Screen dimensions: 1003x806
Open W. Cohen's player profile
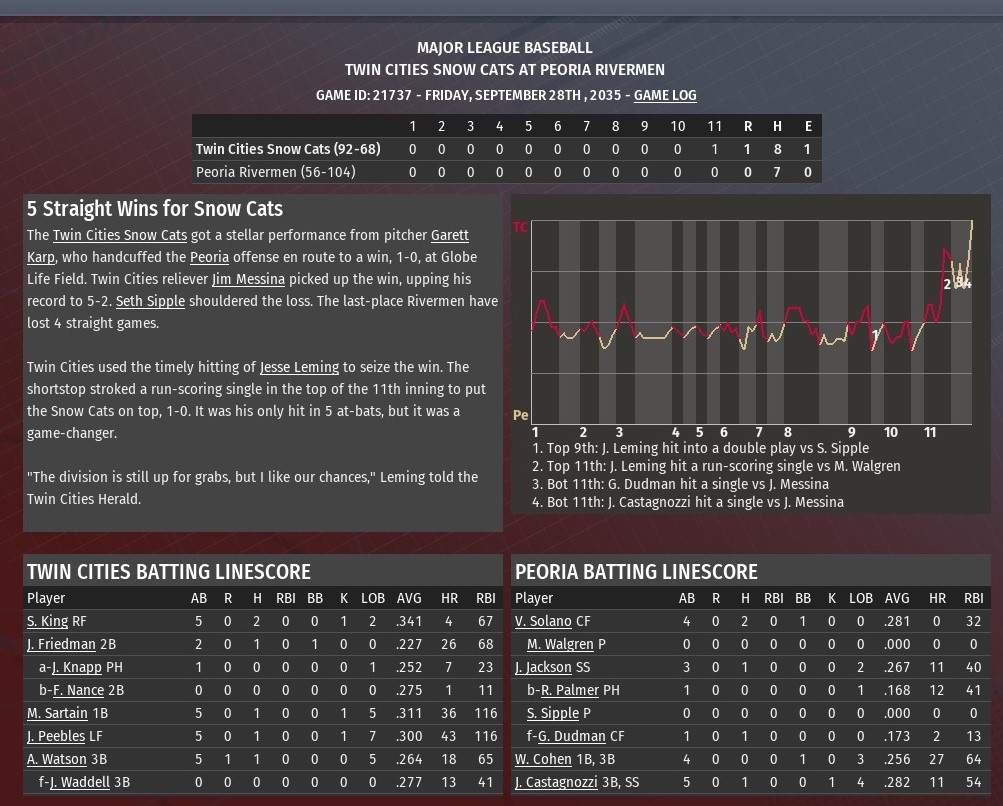[543, 759]
